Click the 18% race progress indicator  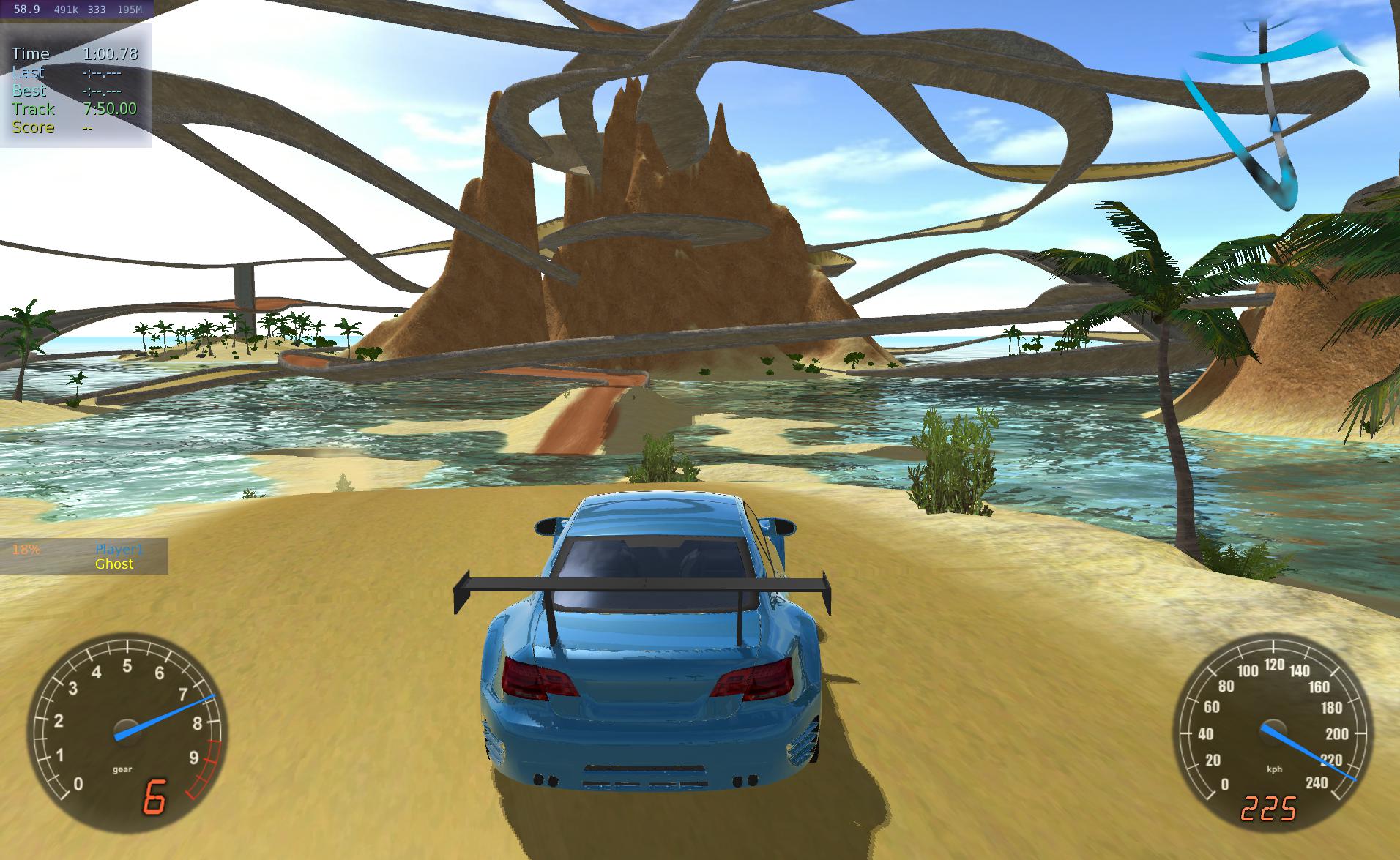(25, 549)
